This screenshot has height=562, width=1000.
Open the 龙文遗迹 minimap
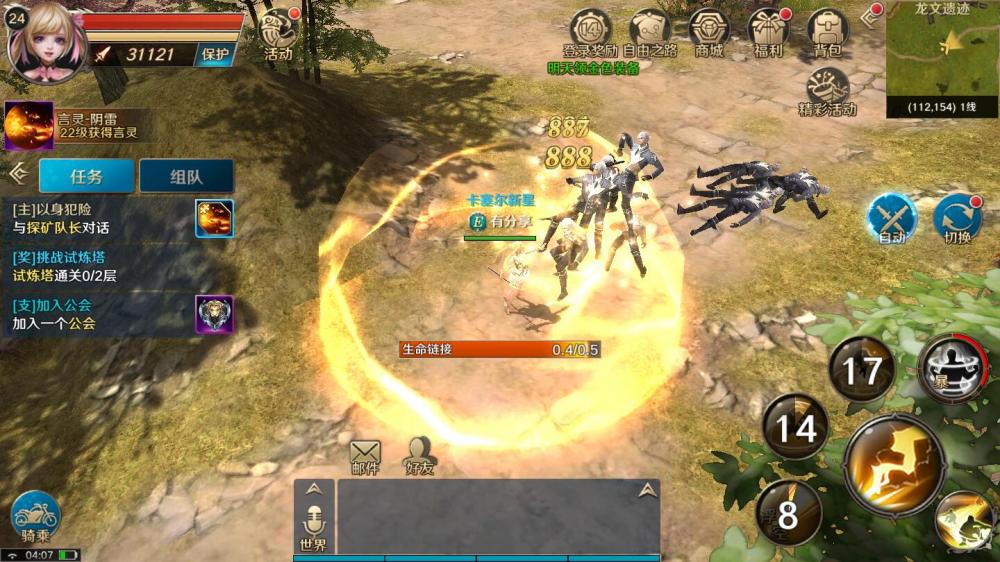click(942, 56)
